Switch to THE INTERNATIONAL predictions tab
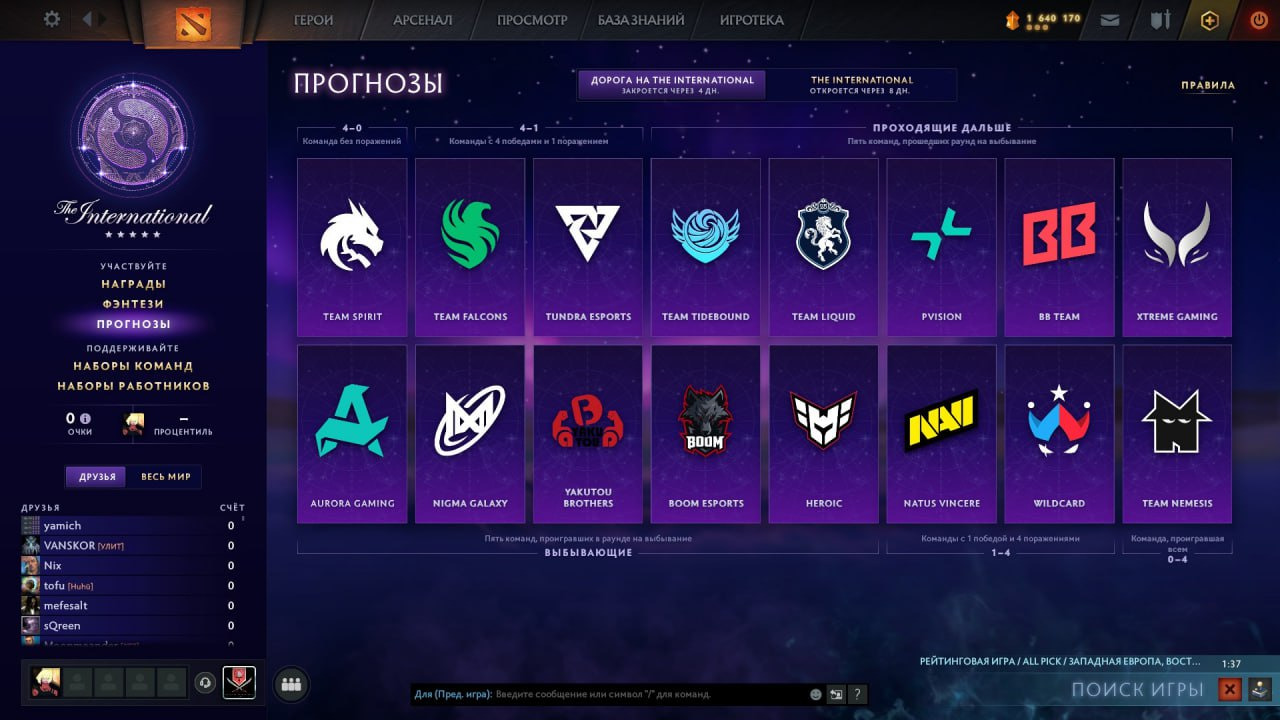This screenshot has width=1280, height=720. click(x=864, y=84)
